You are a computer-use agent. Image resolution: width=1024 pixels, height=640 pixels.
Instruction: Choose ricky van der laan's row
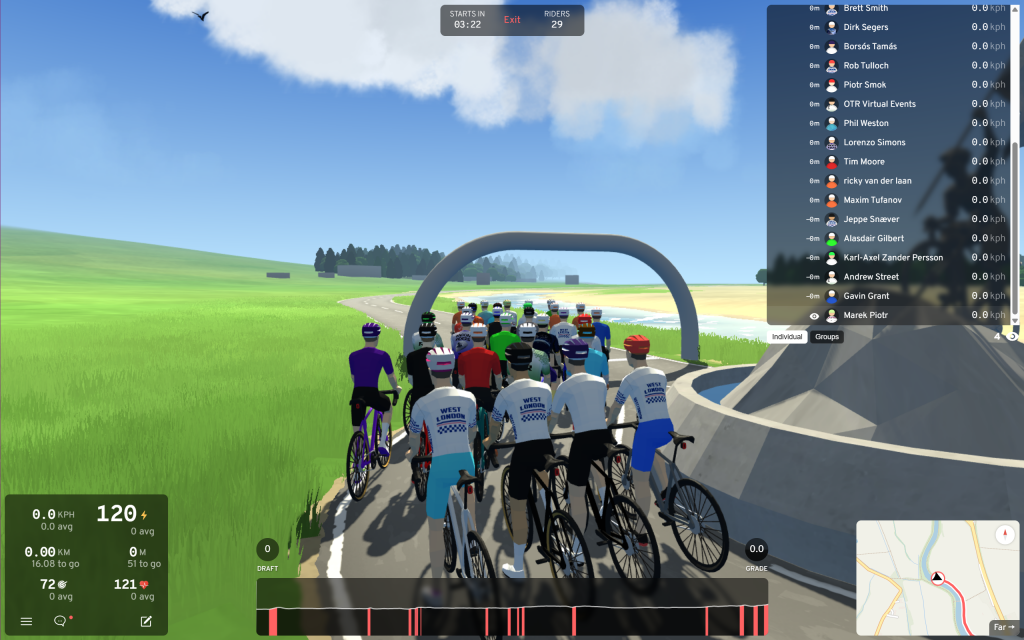pos(877,181)
